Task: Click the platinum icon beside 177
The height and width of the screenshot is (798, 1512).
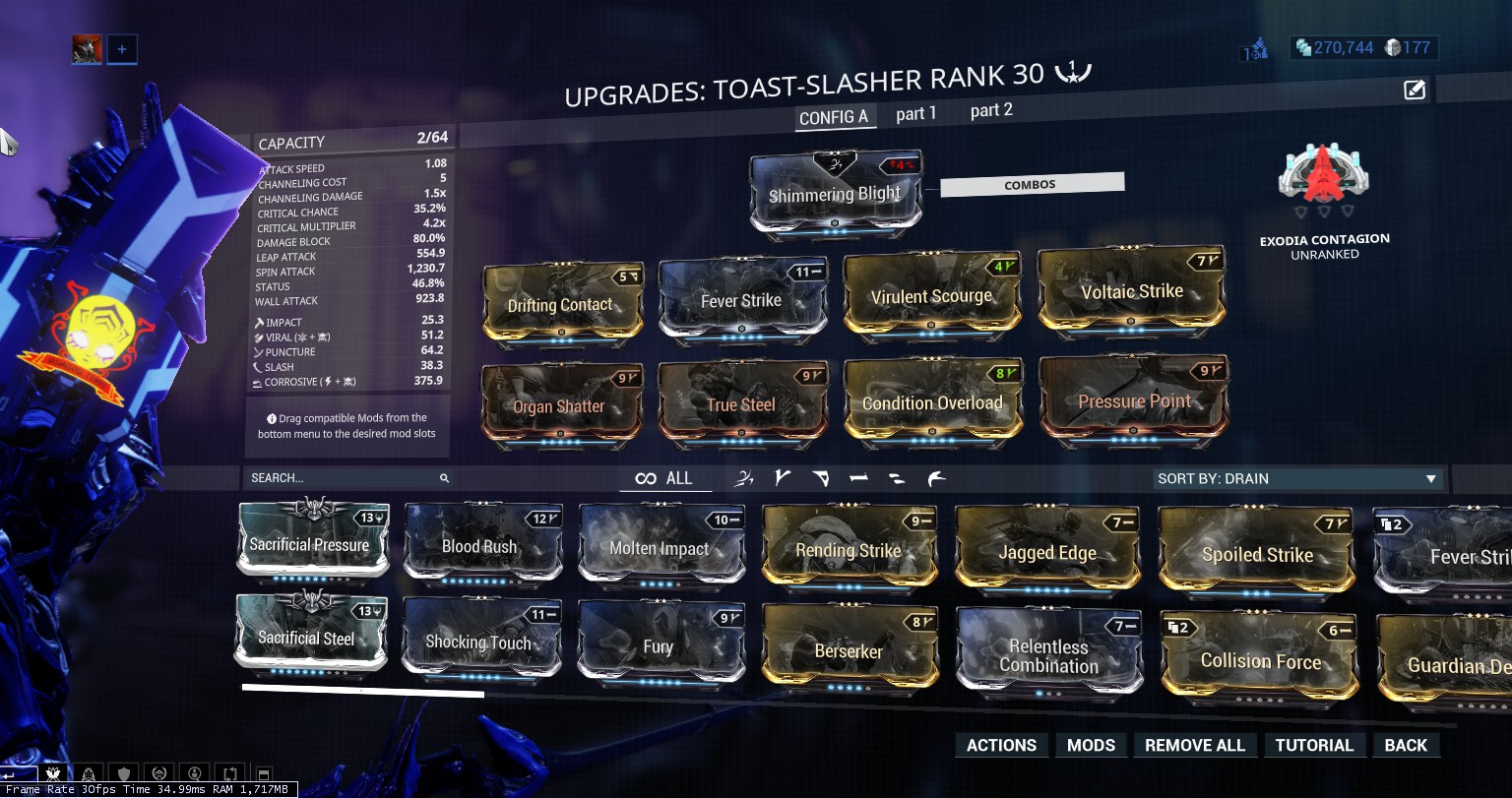Action: coord(1390,46)
